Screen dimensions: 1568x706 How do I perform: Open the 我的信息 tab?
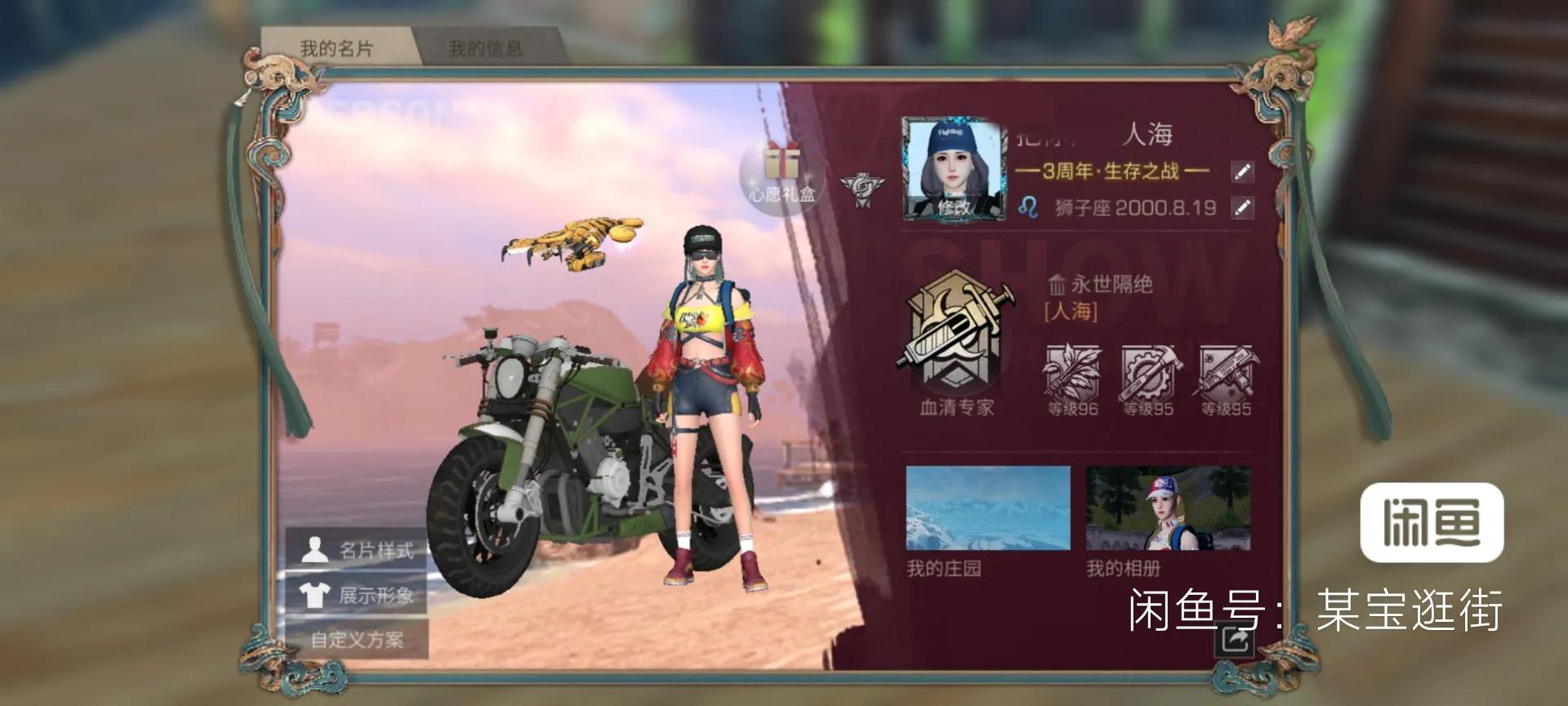(x=485, y=48)
